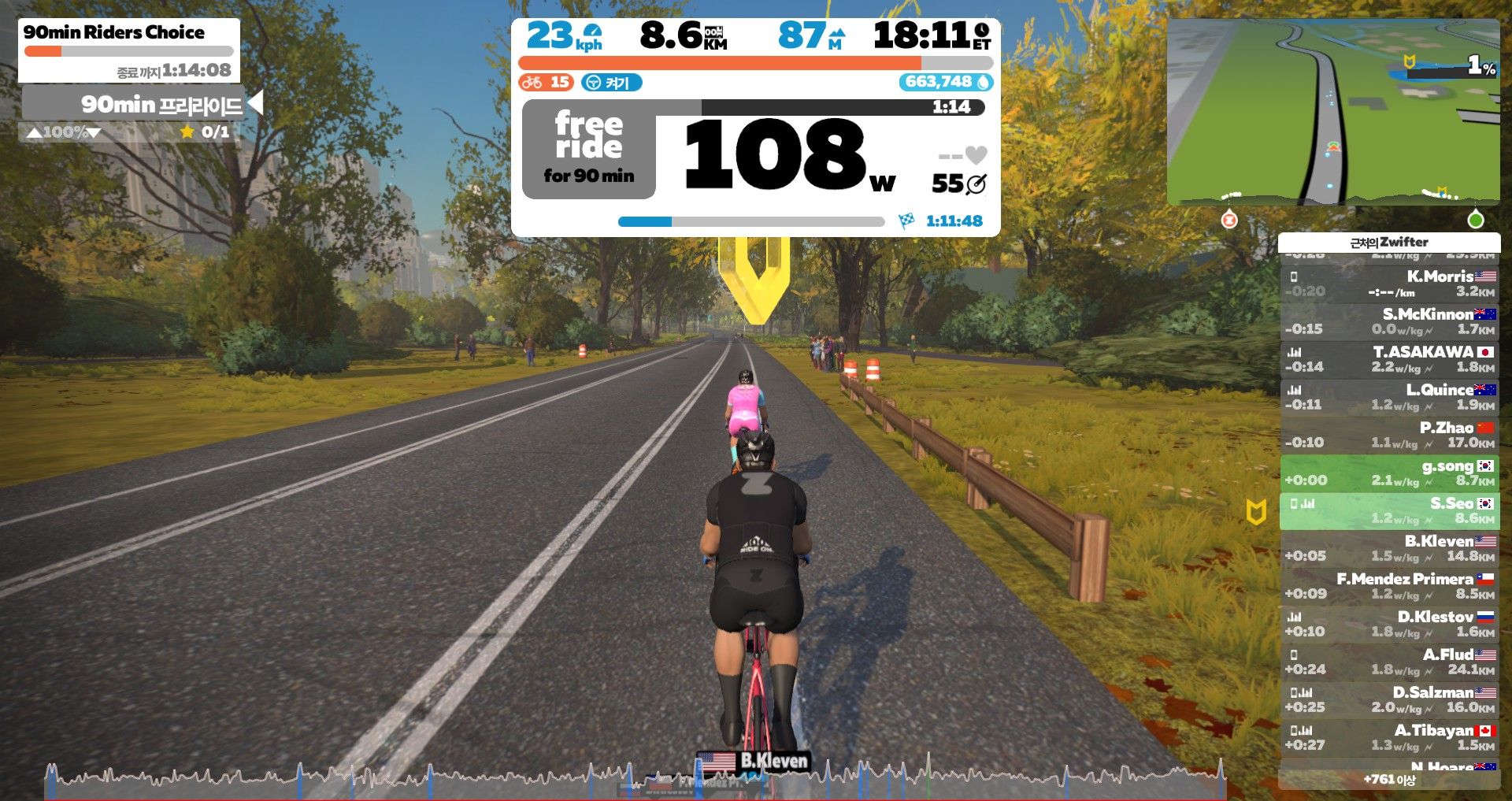
Task: Increase workout intensity with the up arrow
Action: pos(34,132)
